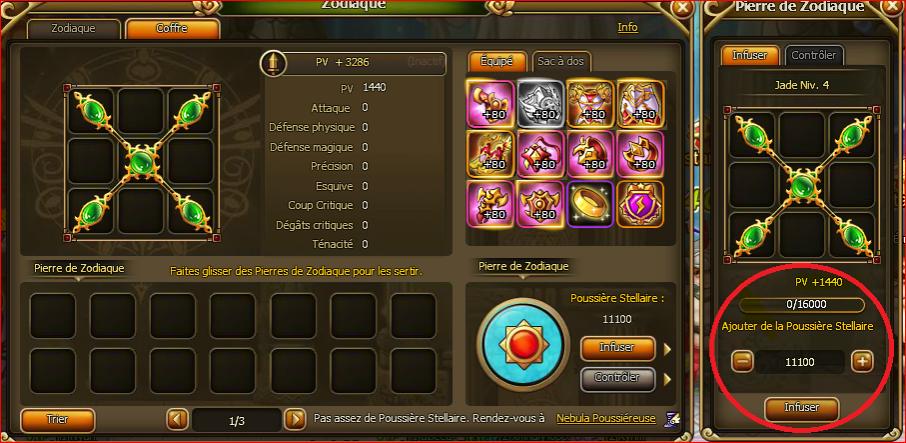
Task: Choose the purple lightning badge item
Action: 639,202
